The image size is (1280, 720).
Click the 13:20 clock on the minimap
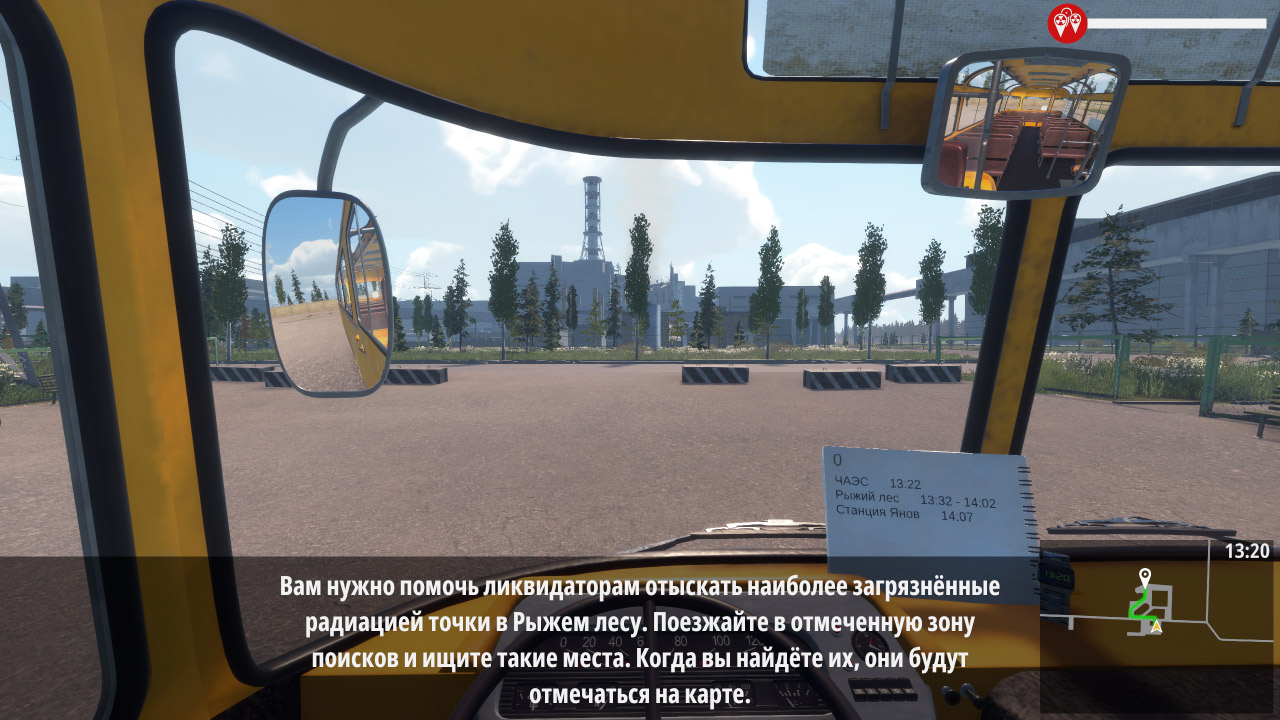1248,552
